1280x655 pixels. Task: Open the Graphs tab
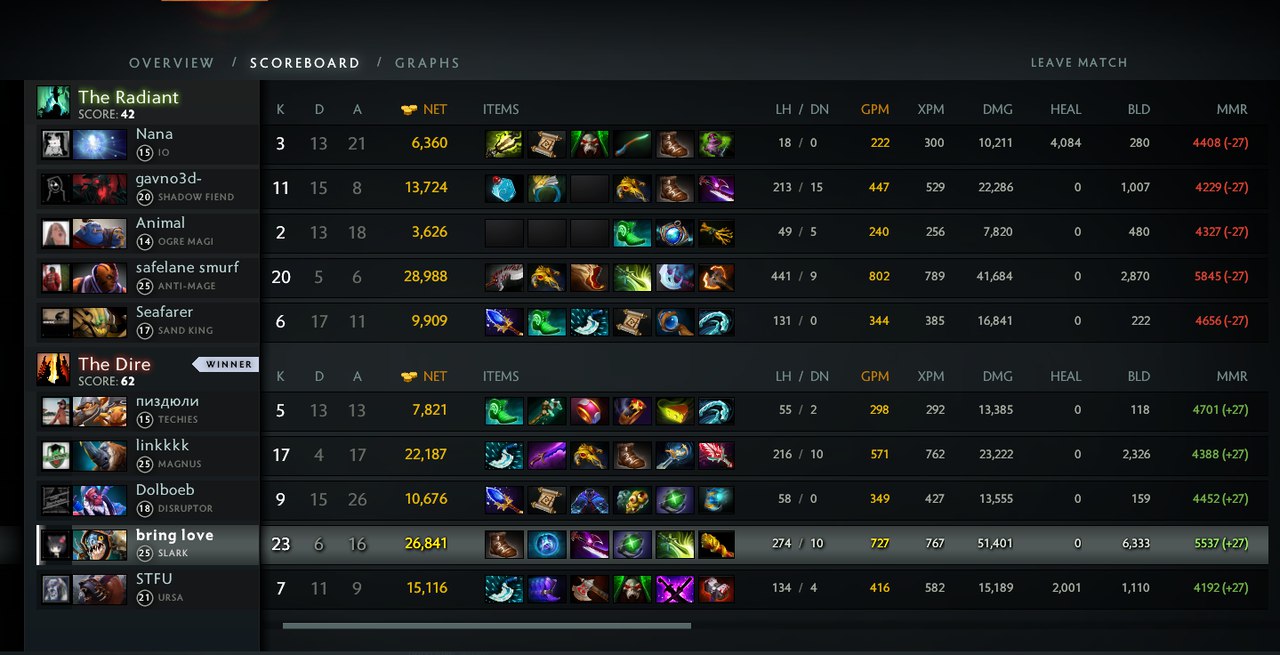pyautogui.click(x=427, y=63)
